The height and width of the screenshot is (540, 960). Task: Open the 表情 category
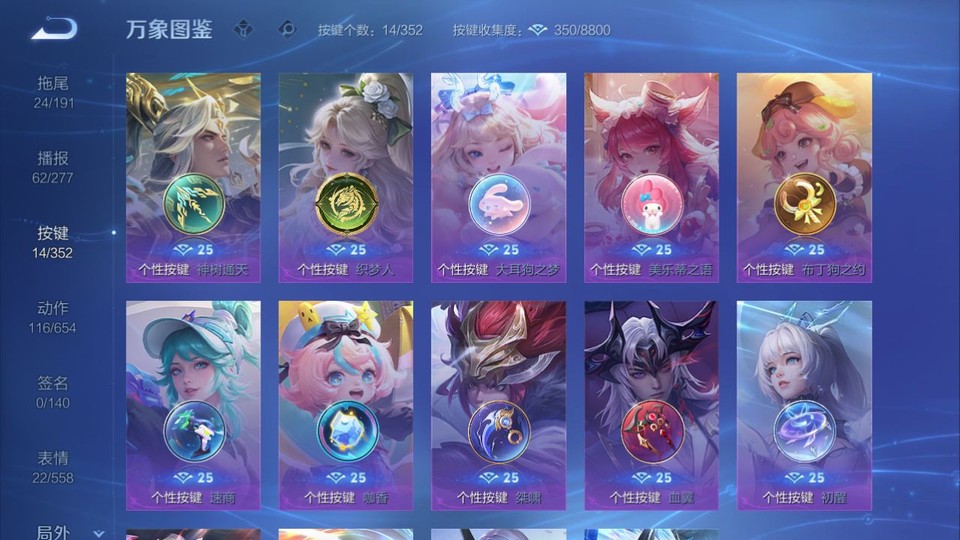(x=54, y=466)
